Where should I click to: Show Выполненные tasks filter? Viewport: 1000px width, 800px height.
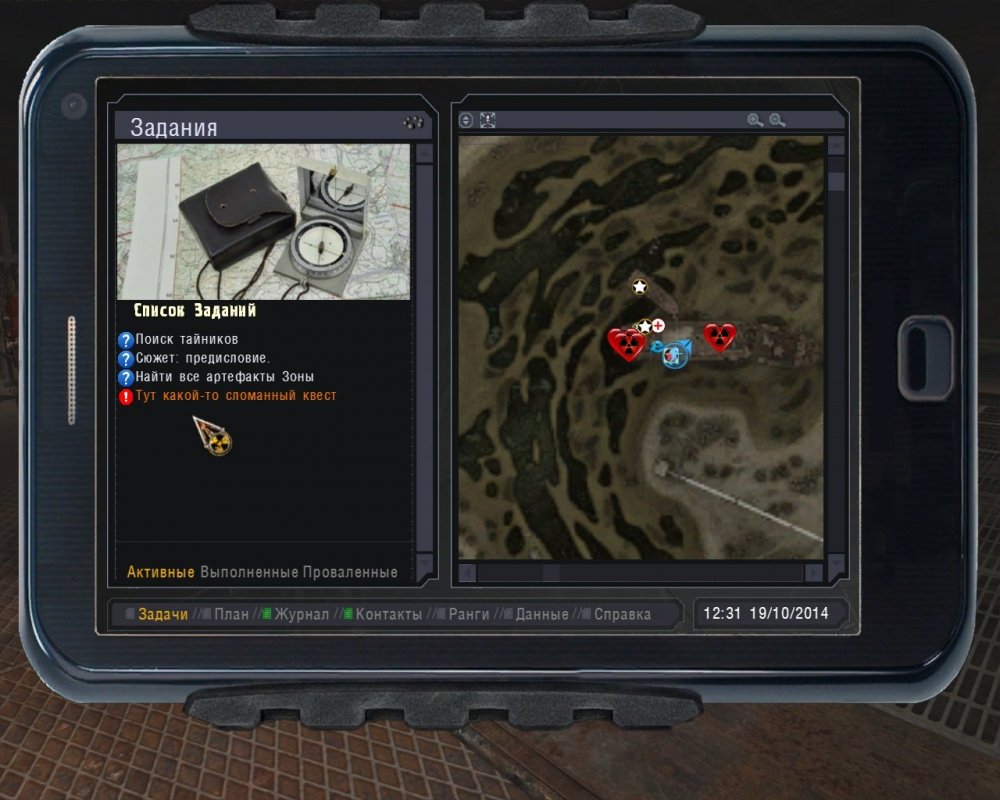[249, 572]
